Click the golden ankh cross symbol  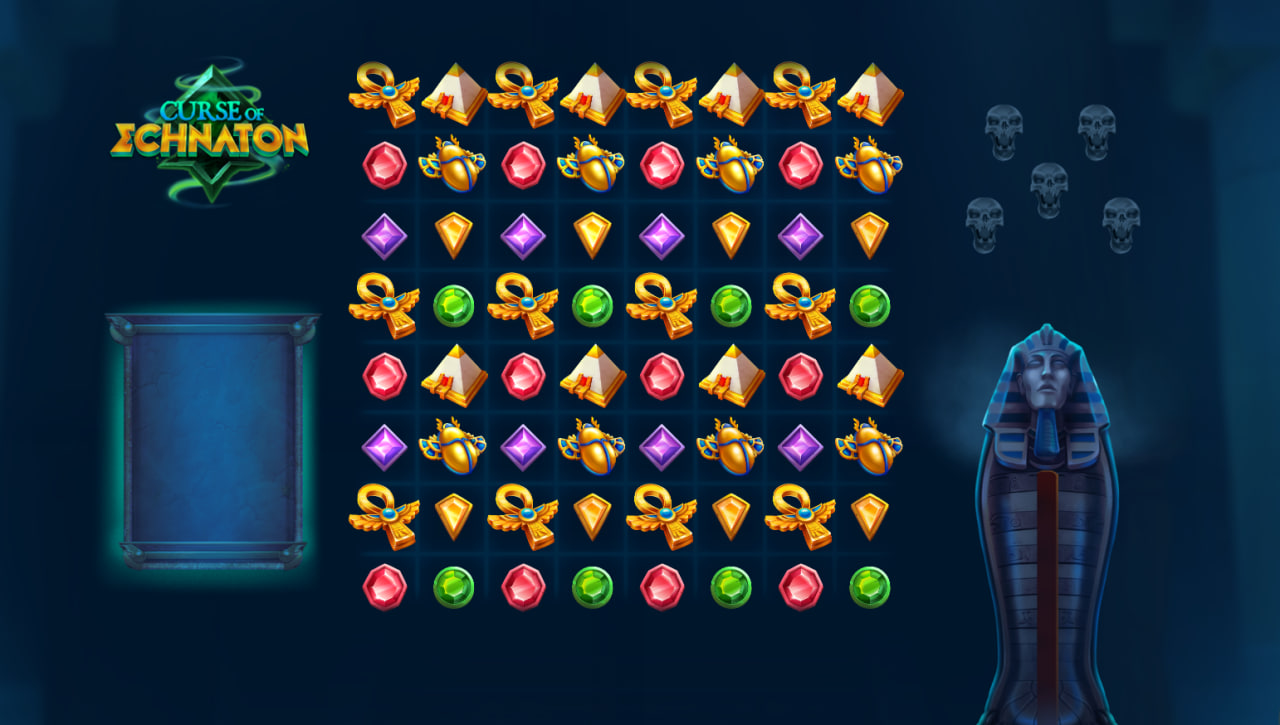point(382,303)
